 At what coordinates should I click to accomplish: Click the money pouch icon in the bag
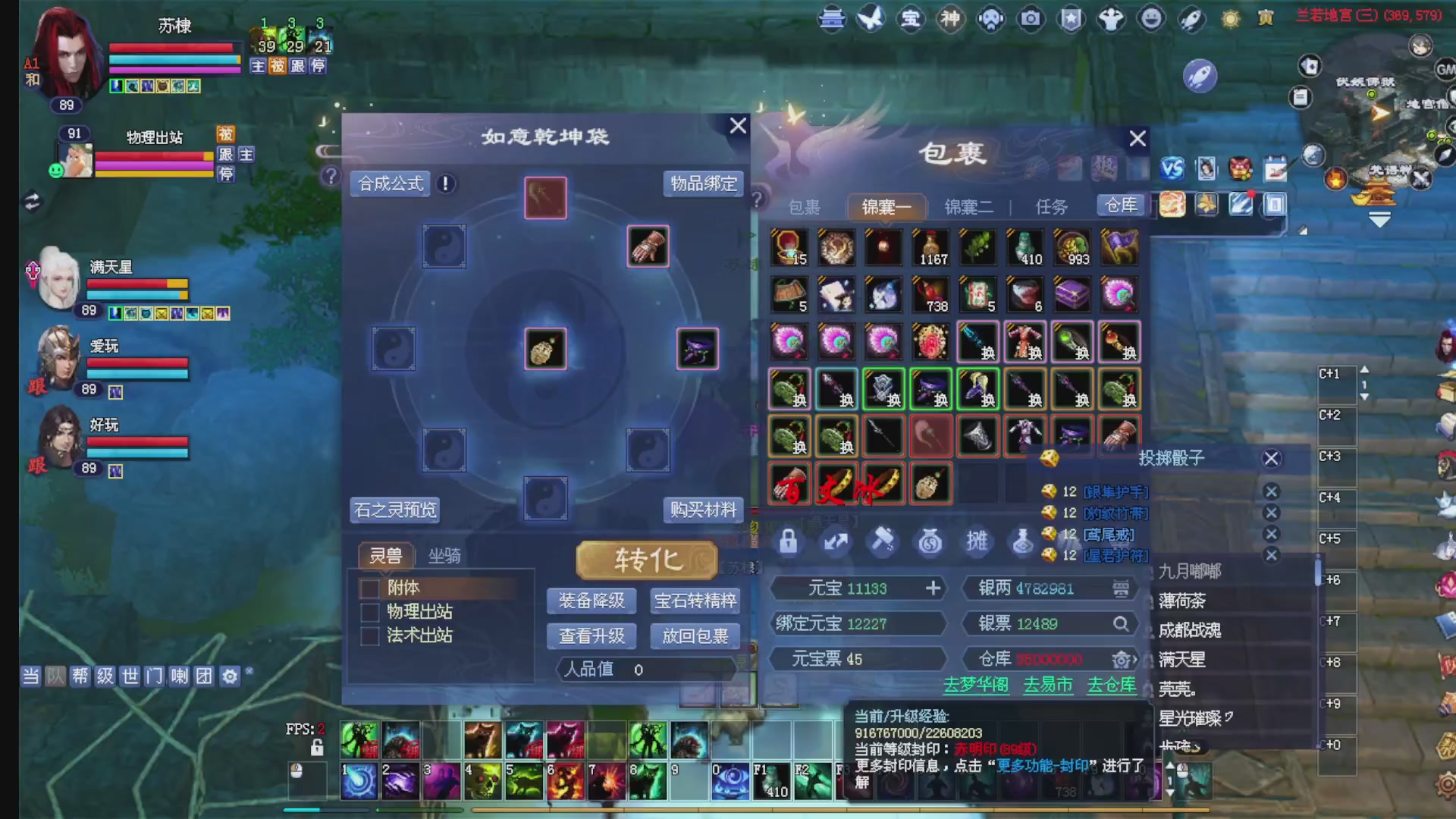pyautogui.click(x=930, y=541)
